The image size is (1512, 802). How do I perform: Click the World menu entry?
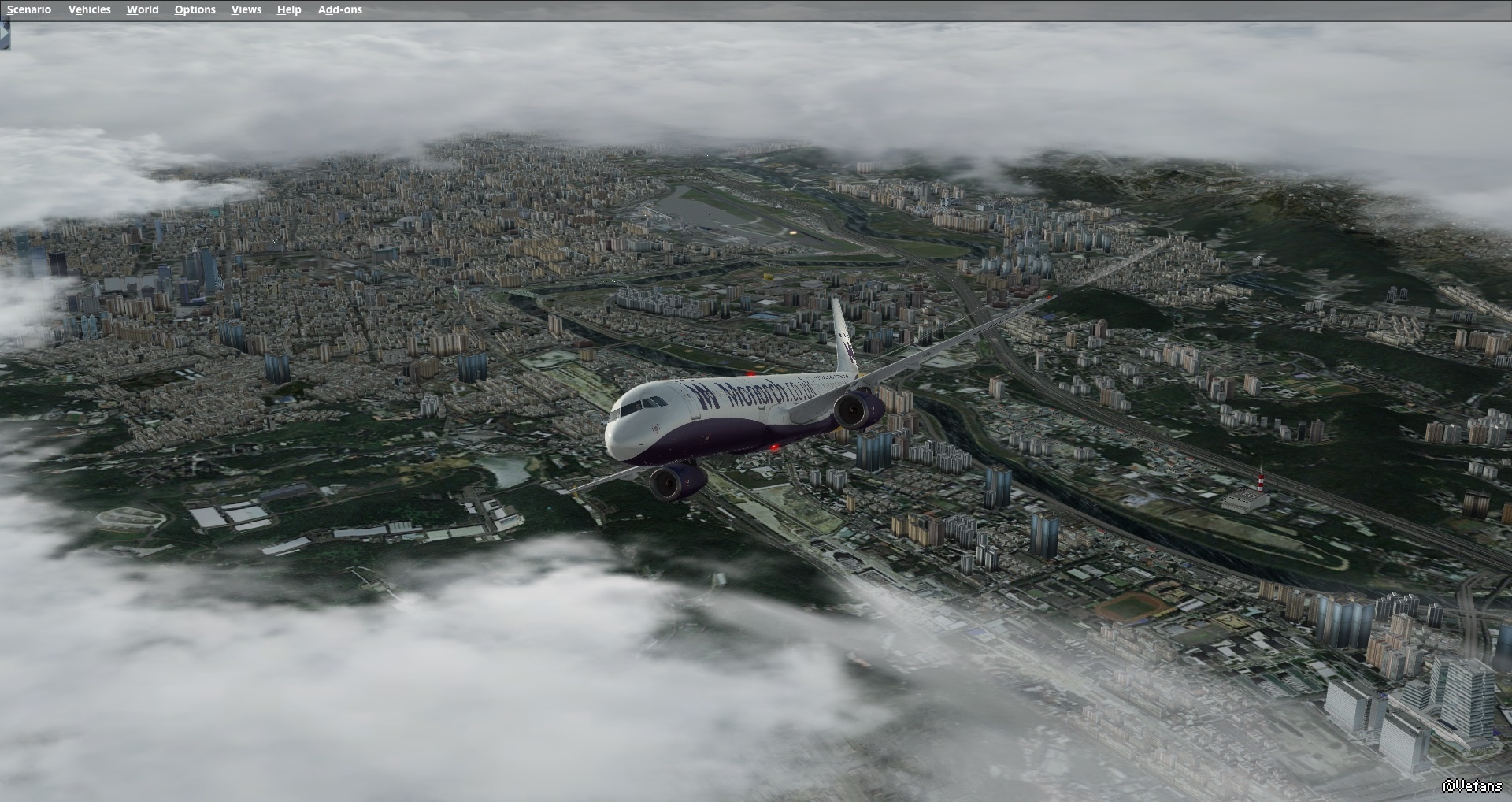143,9
